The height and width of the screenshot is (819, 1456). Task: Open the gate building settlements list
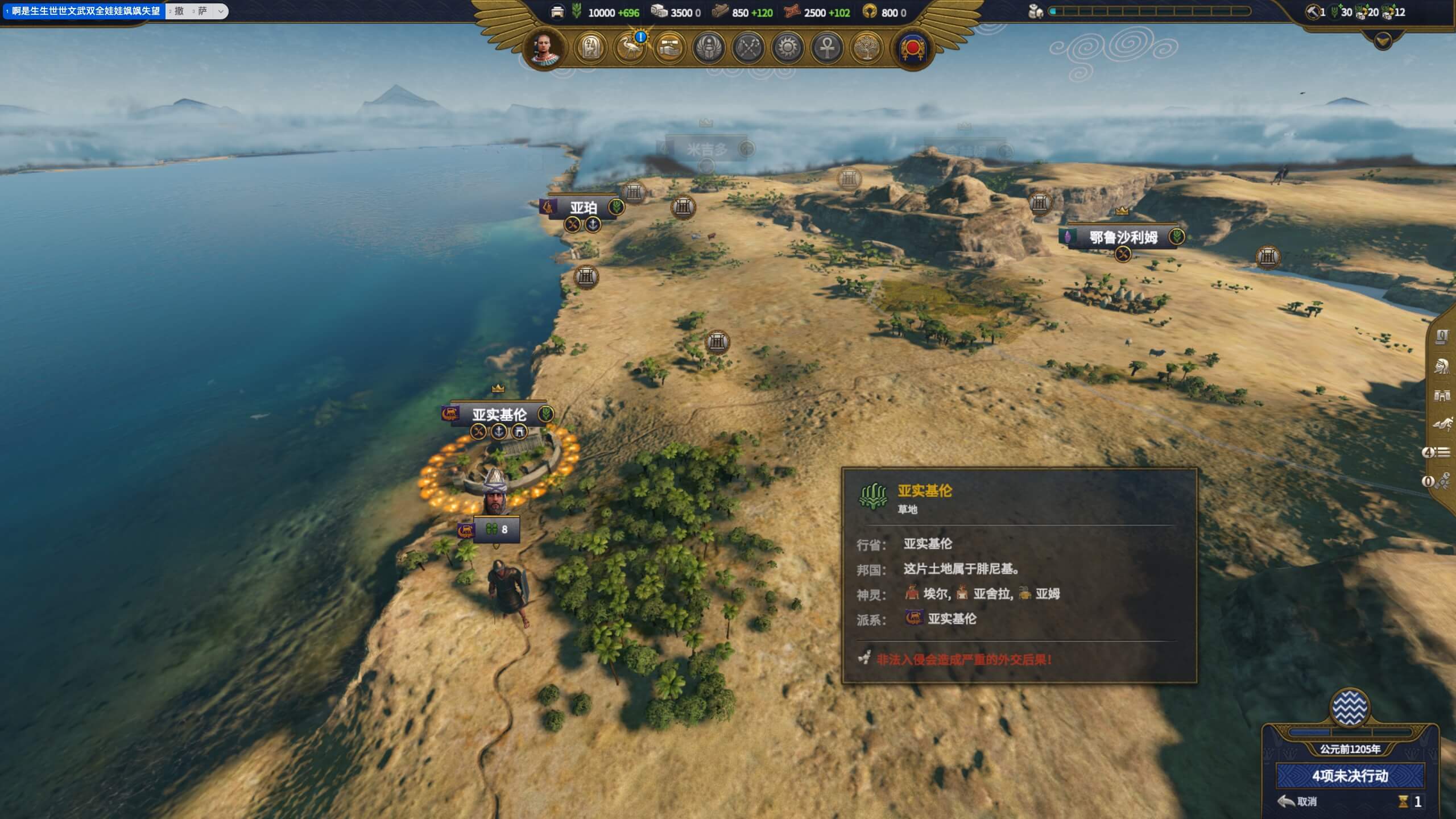pyautogui.click(x=1442, y=395)
